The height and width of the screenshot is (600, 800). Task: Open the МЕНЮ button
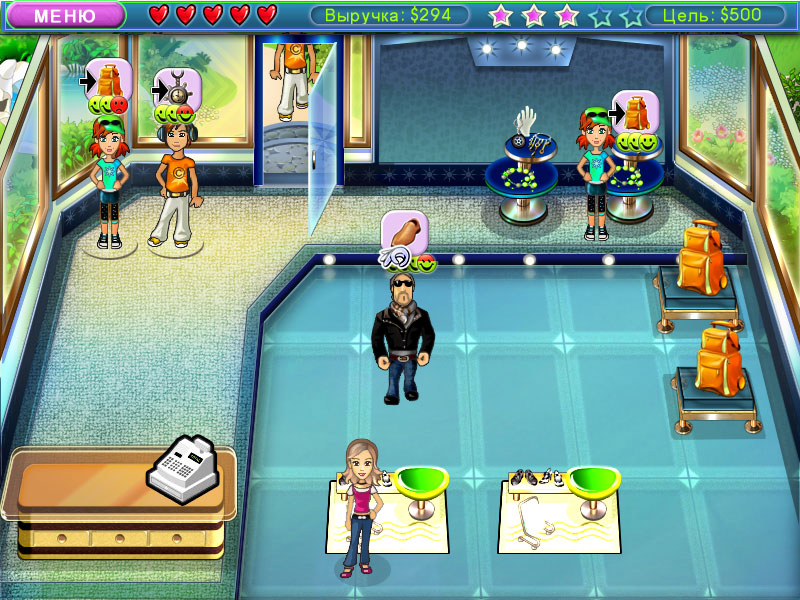64,15
